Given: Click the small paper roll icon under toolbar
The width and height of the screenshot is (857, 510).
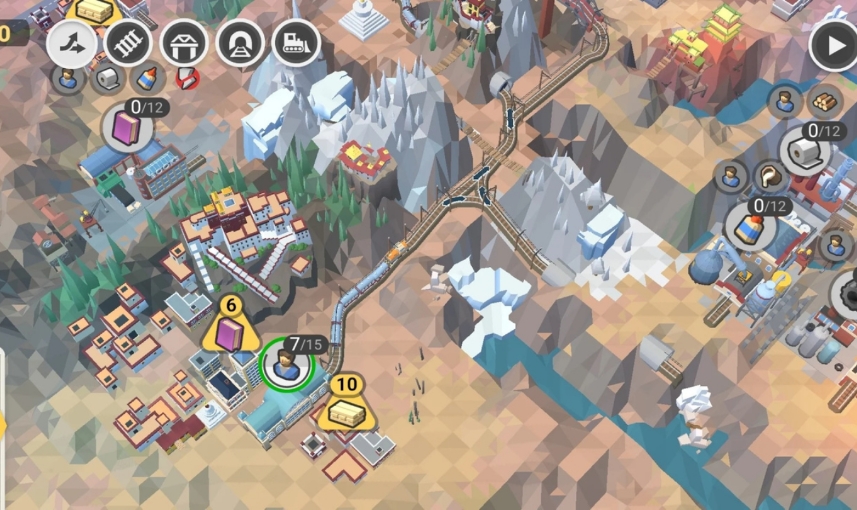Looking at the screenshot, I should [x=107, y=78].
